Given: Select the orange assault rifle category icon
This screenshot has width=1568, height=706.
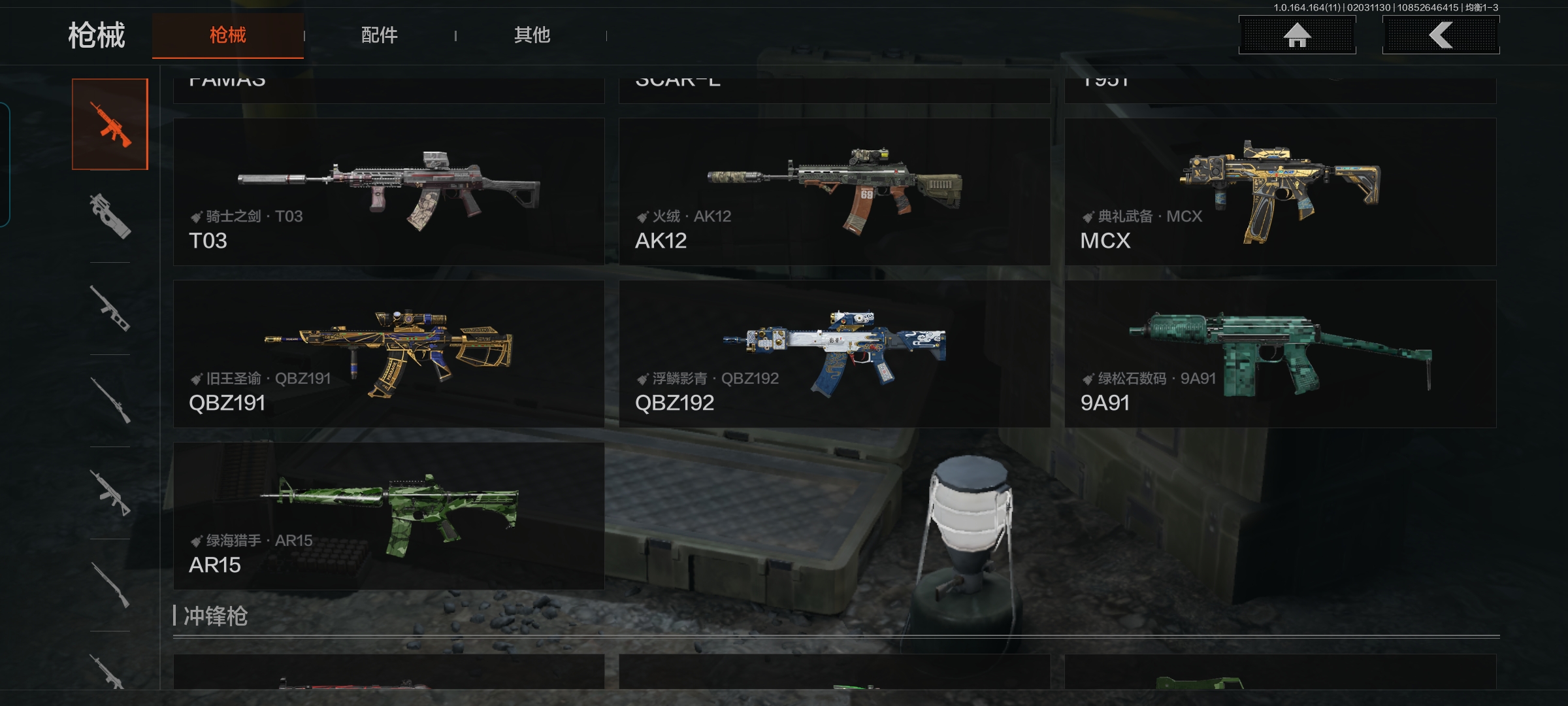Looking at the screenshot, I should coord(110,124).
